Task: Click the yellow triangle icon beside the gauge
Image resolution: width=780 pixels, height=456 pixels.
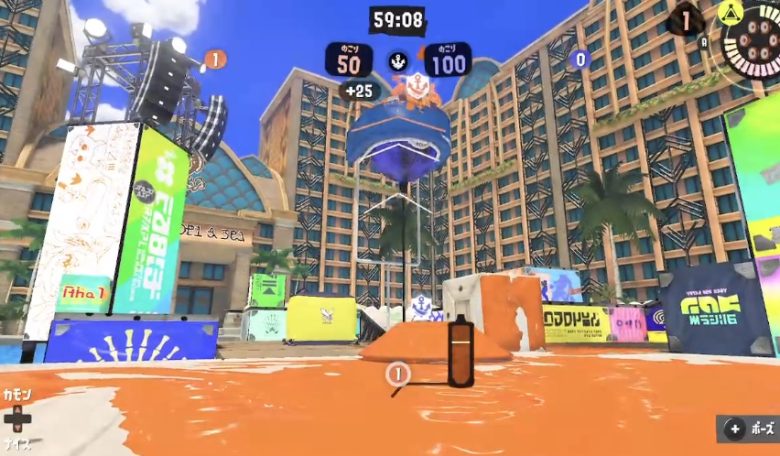Action: coord(731,12)
